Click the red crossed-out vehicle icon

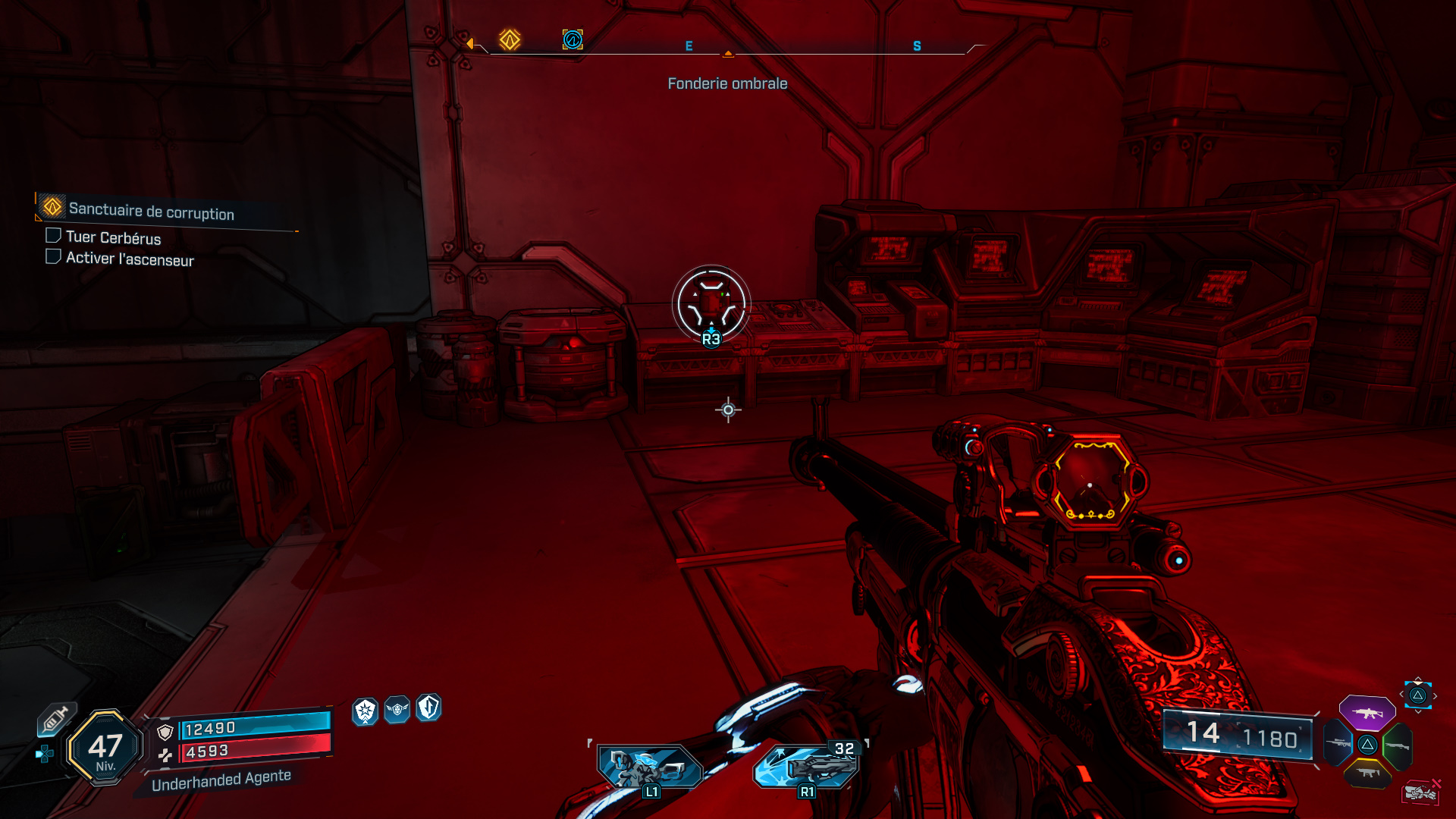1421,792
